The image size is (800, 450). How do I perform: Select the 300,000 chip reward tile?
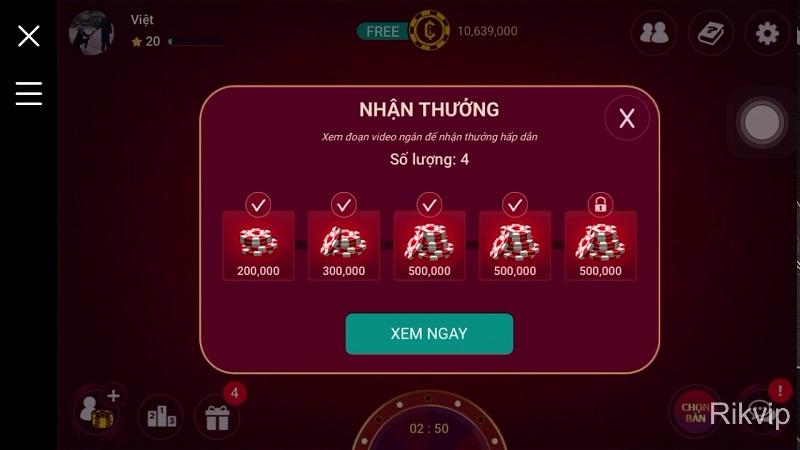click(344, 246)
